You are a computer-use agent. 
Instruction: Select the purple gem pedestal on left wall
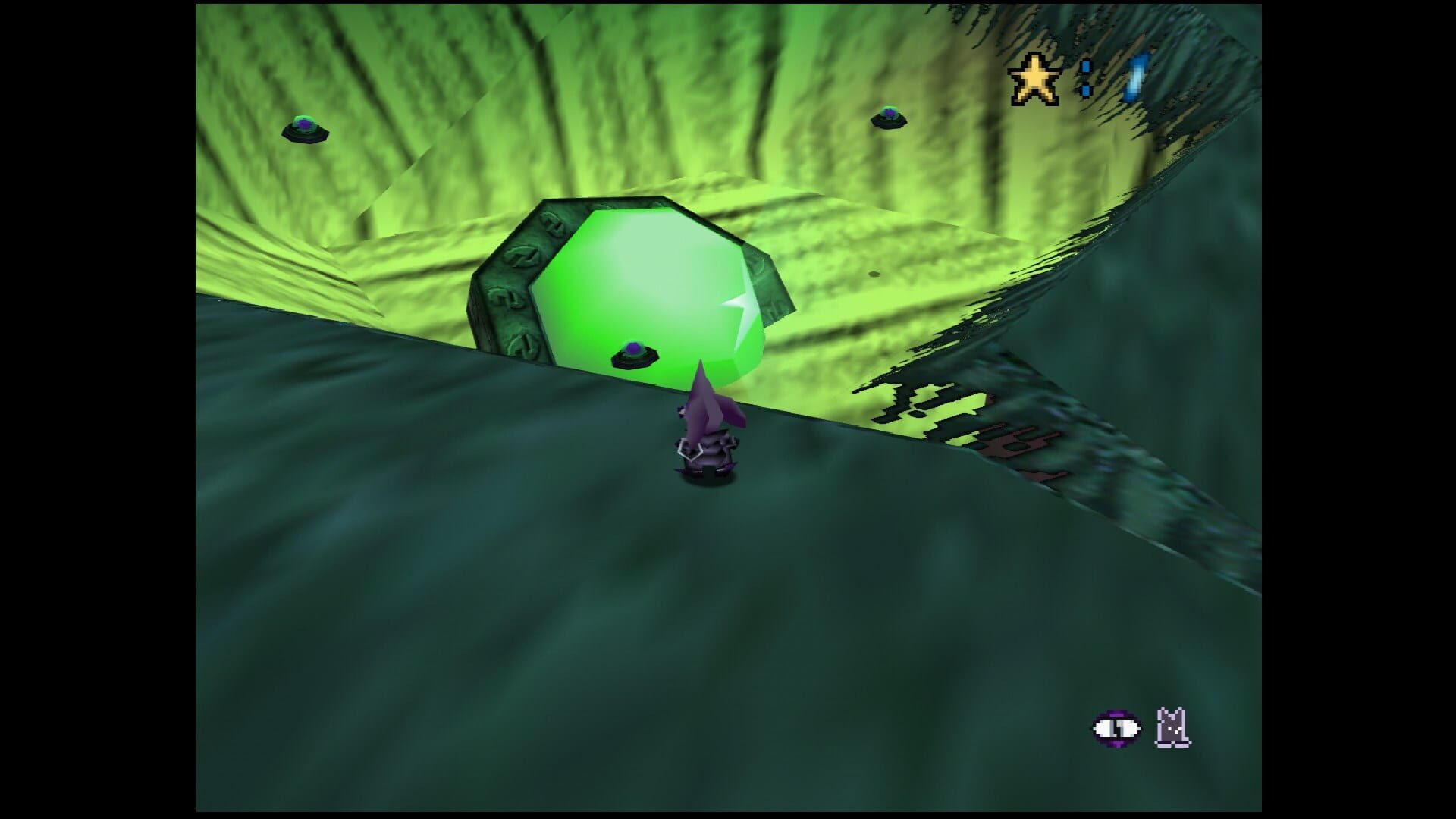point(303,129)
